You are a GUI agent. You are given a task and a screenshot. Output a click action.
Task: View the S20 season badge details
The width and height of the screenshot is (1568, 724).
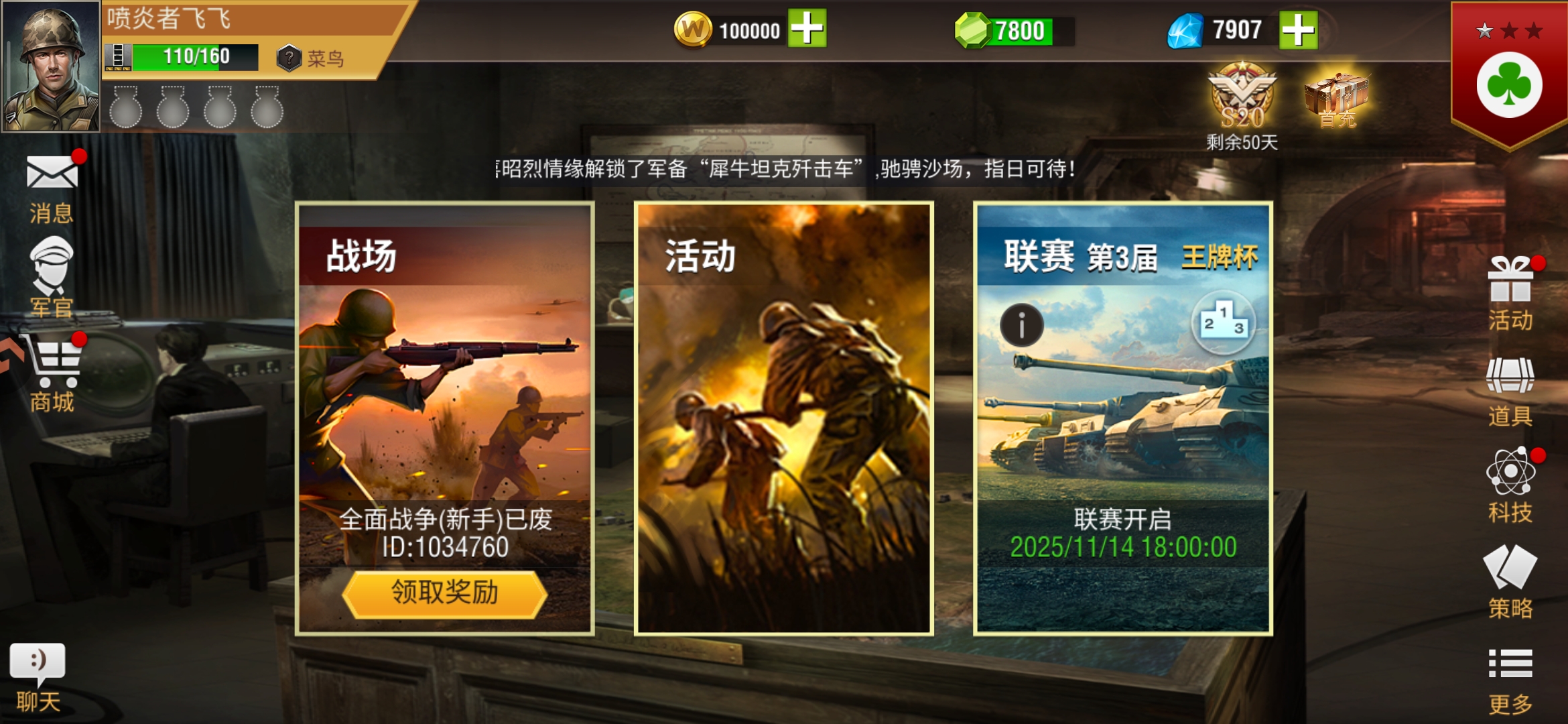1243,101
